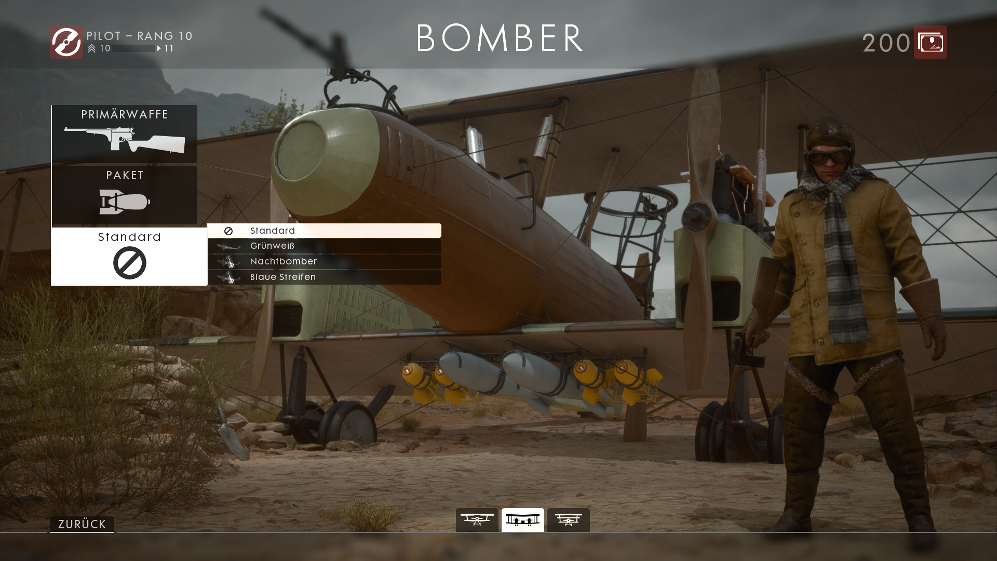Click the Pilot class rank icon
997x561 pixels.
(66, 41)
